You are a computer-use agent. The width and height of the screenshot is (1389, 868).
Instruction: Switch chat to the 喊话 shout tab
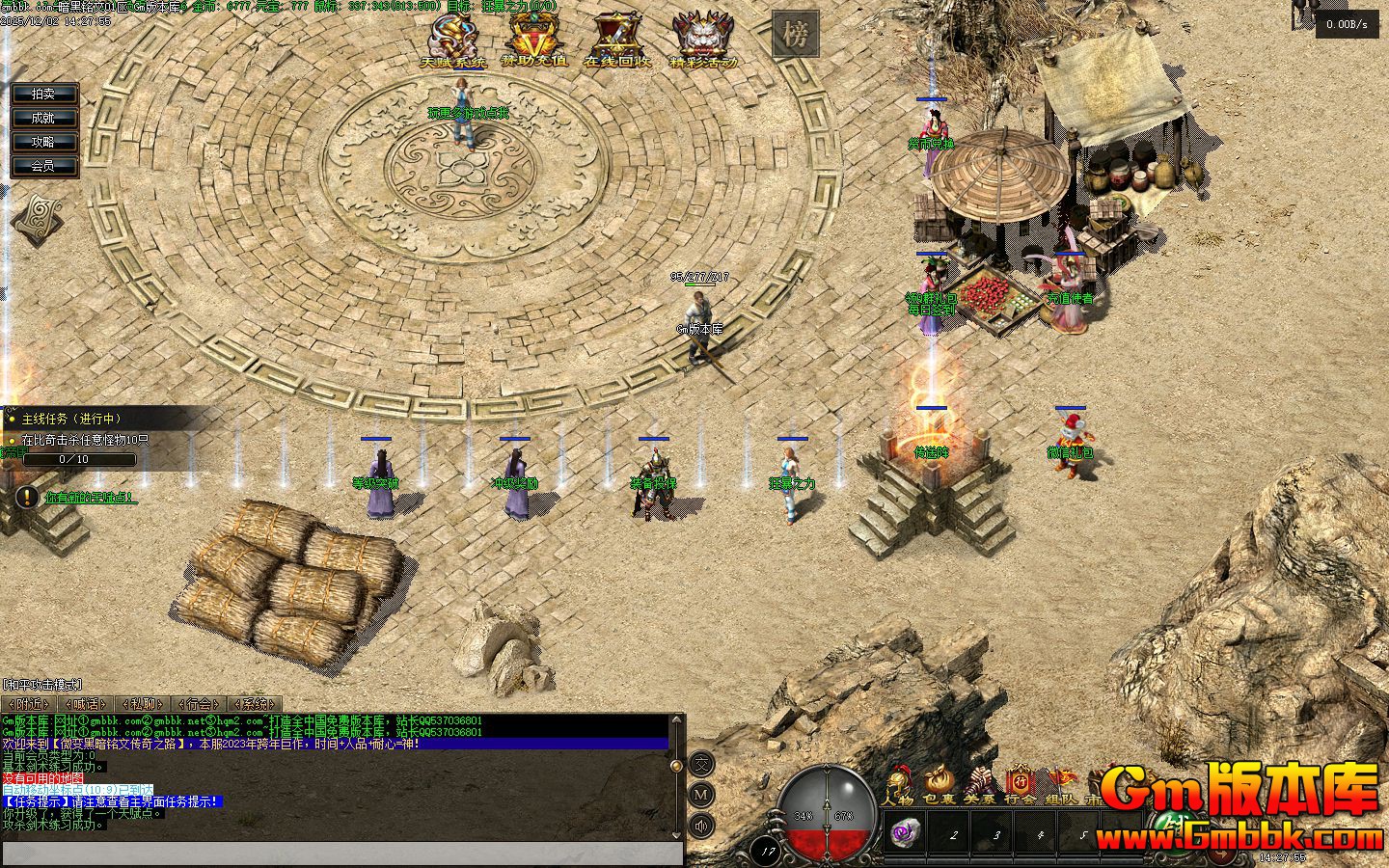pyautogui.click(x=85, y=704)
